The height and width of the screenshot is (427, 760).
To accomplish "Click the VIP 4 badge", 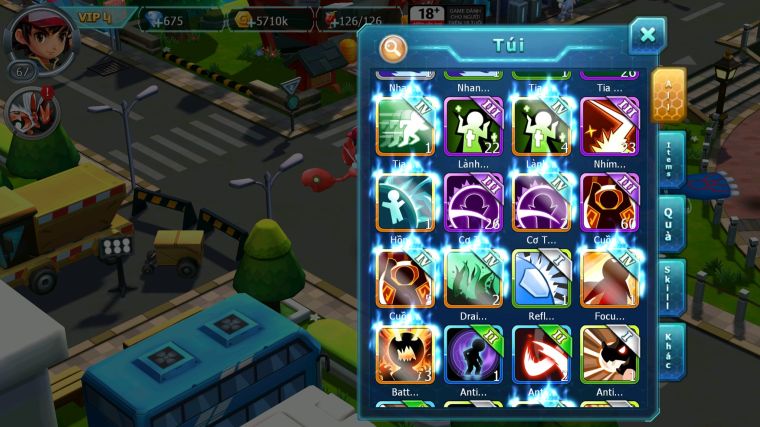I will (x=93, y=17).
